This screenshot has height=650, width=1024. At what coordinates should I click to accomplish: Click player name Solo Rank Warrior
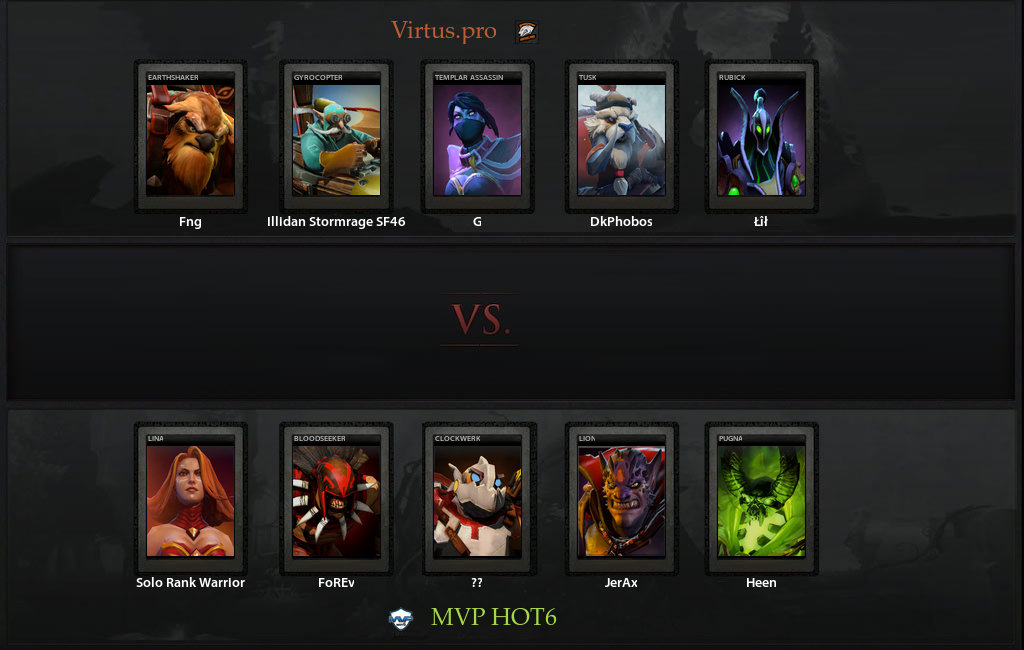click(190, 582)
